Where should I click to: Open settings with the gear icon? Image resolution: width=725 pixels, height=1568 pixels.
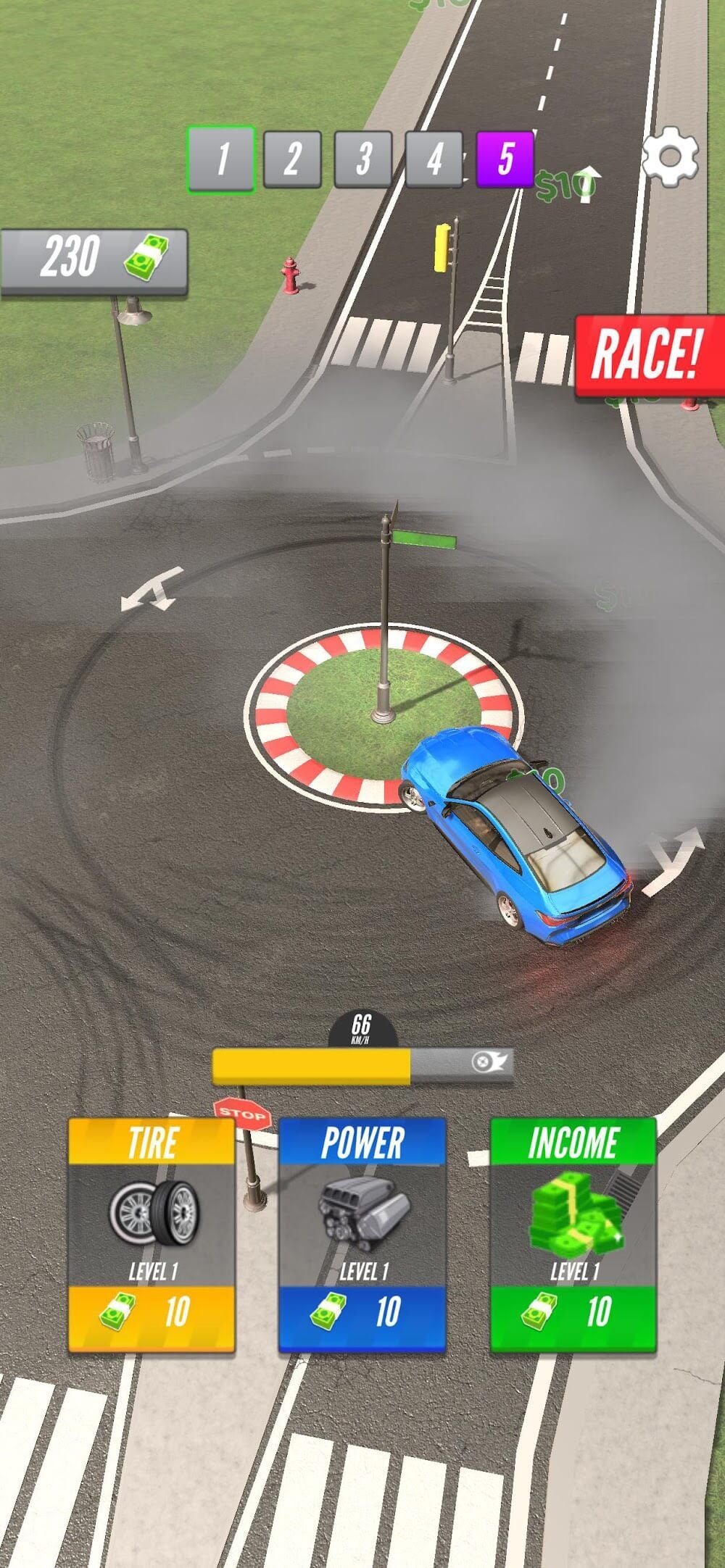click(x=671, y=157)
